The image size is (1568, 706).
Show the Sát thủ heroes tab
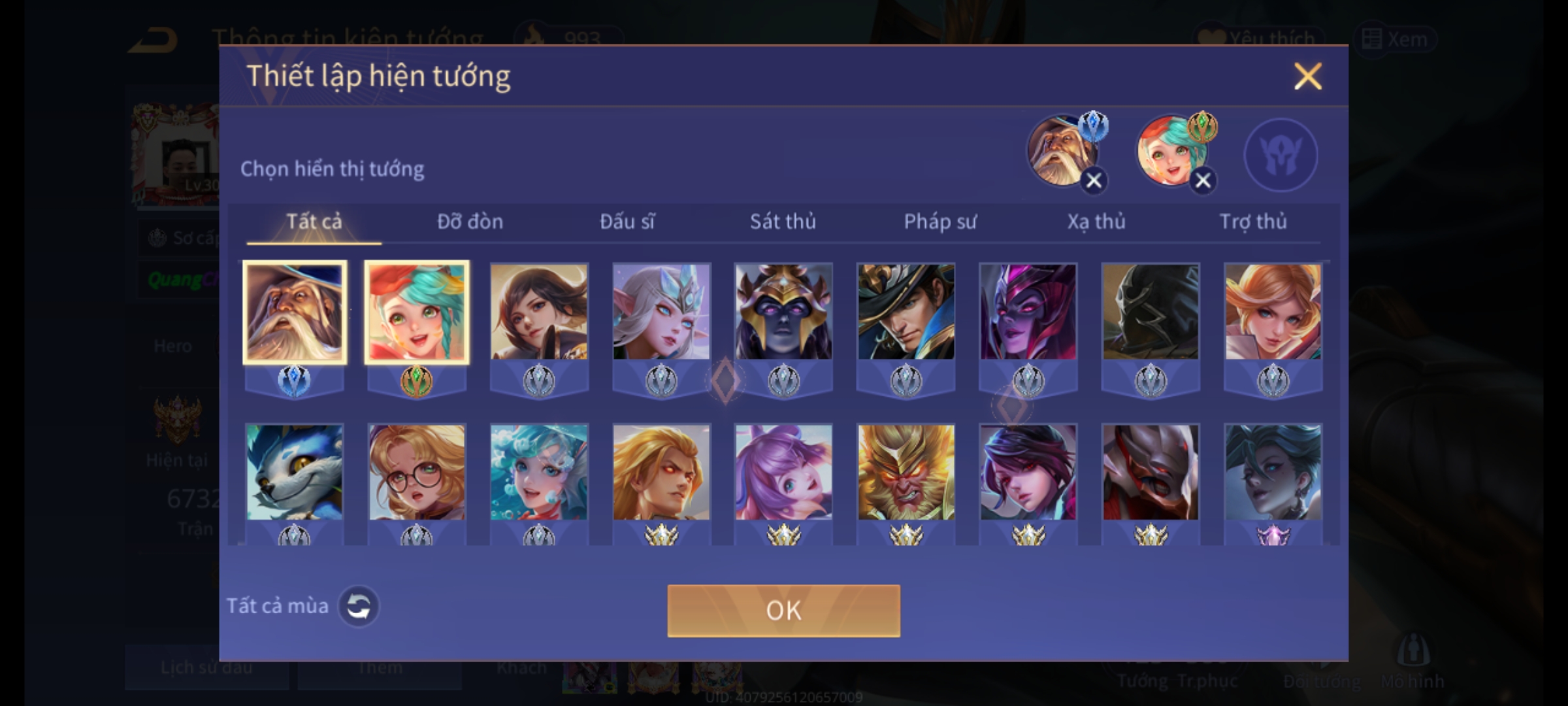click(x=783, y=222)
